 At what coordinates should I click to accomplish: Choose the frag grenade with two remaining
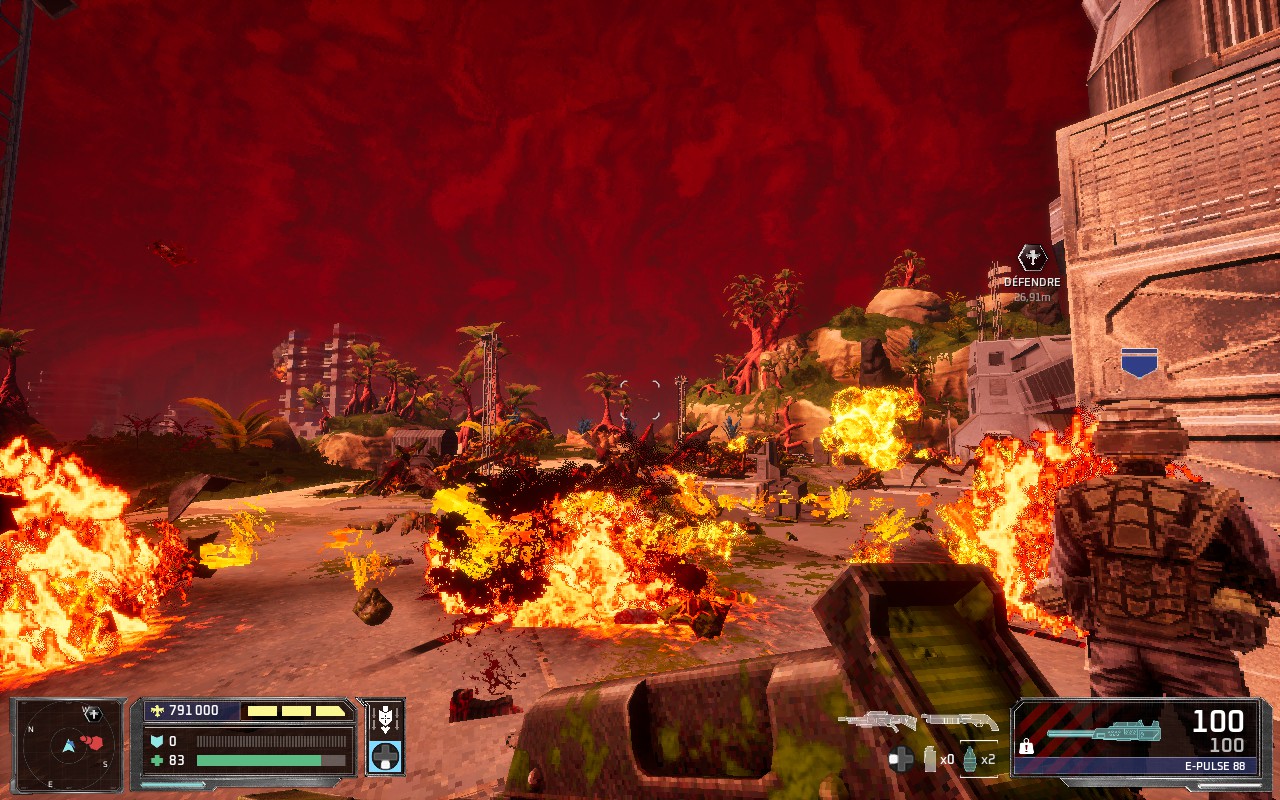[970, 759]
